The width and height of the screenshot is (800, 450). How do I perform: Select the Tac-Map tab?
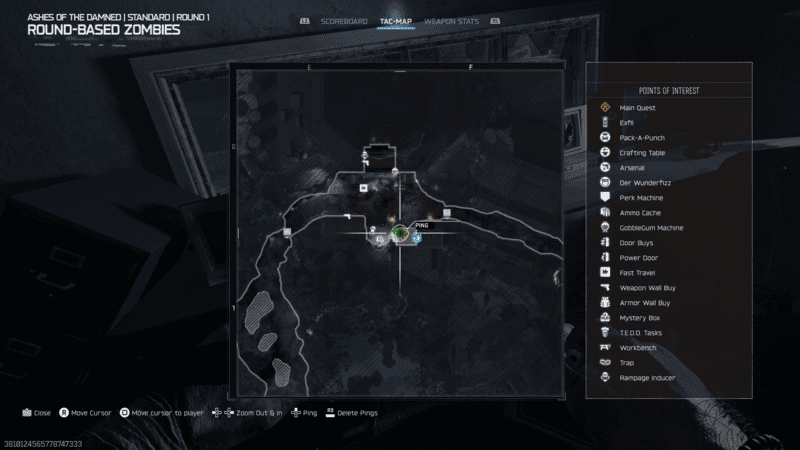pyautogui.click(x=395, y=21)
